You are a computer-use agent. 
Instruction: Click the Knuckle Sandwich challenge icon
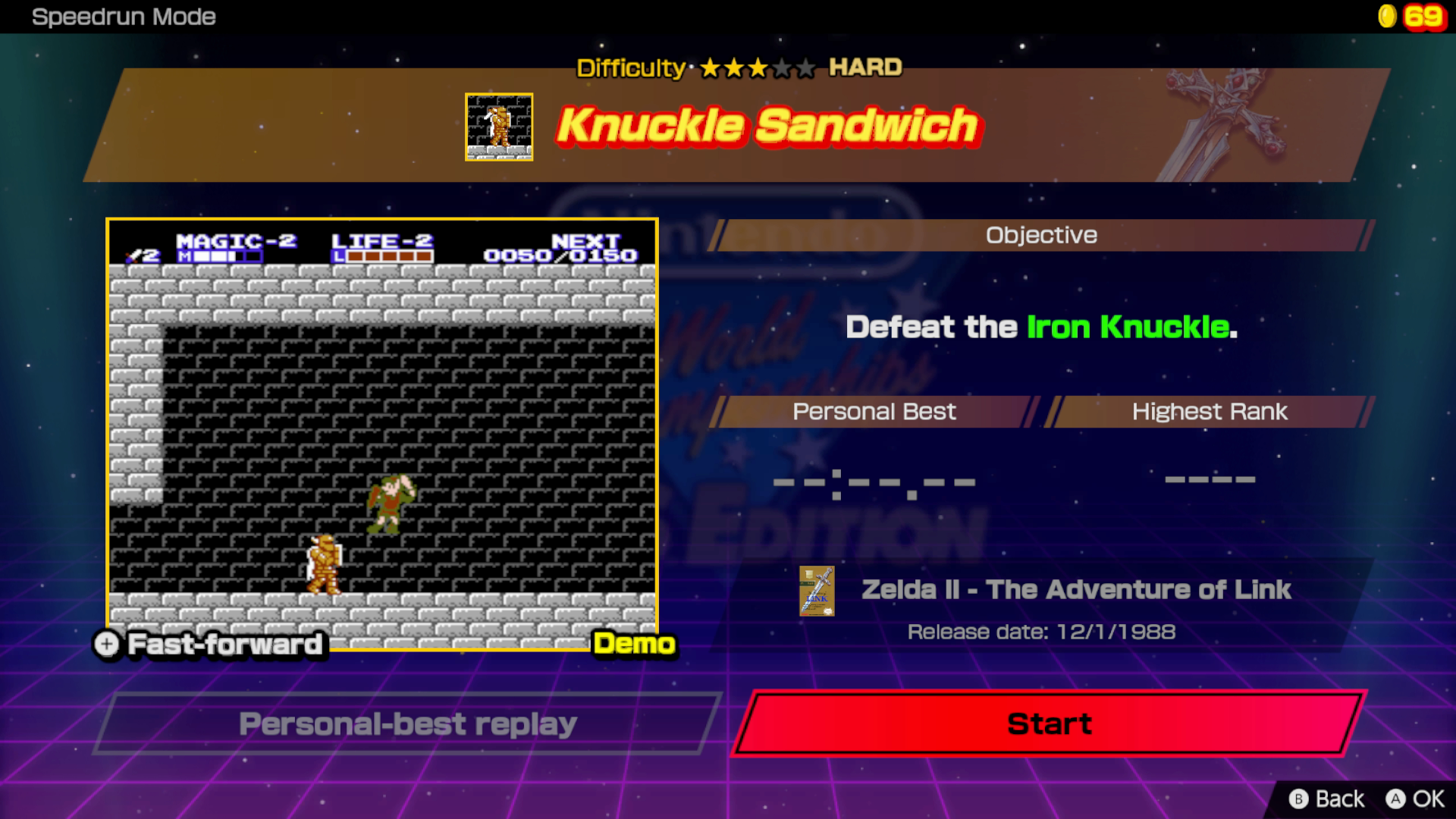pyautogui.click(x=500, y=126)
